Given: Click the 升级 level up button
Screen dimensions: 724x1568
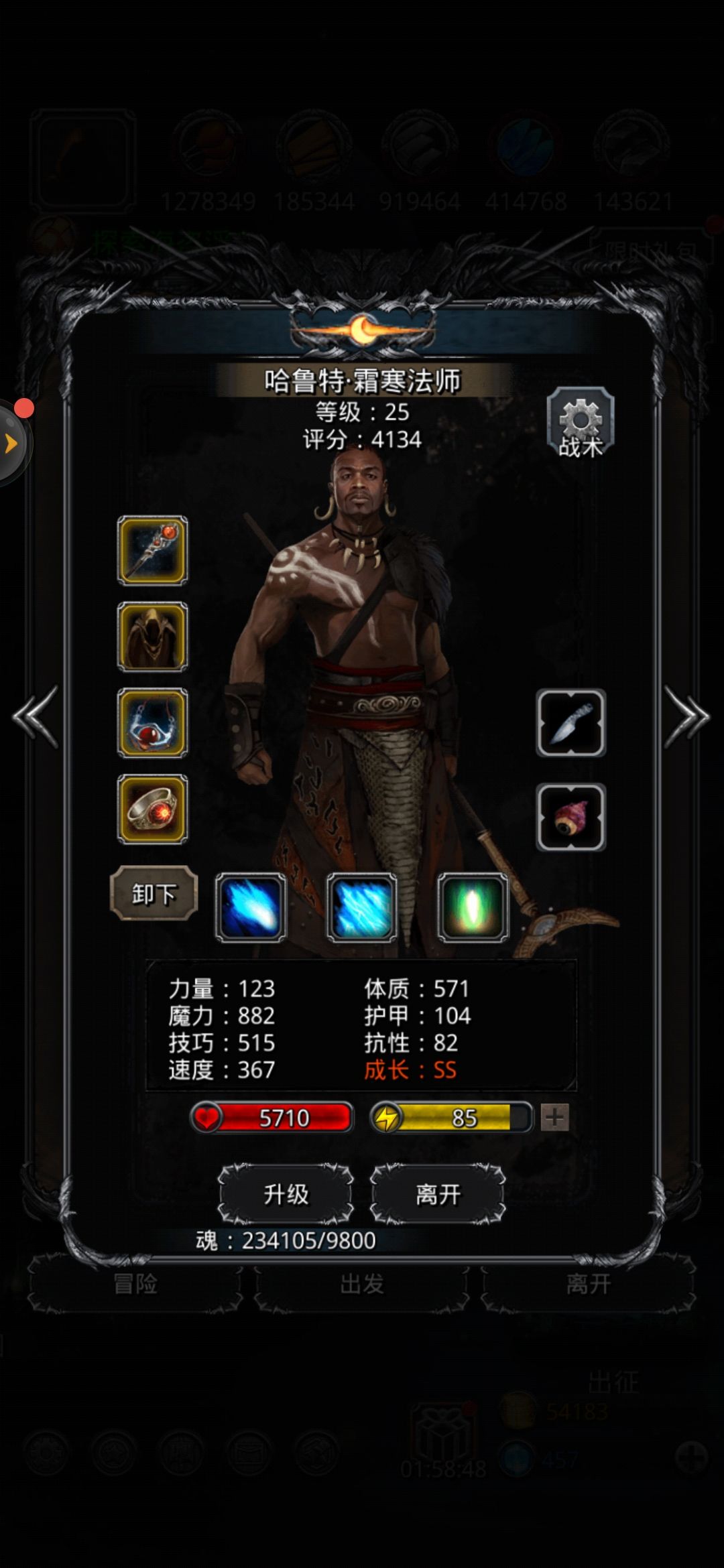Looking at the screenshot, I should [x=286, y=1194].
